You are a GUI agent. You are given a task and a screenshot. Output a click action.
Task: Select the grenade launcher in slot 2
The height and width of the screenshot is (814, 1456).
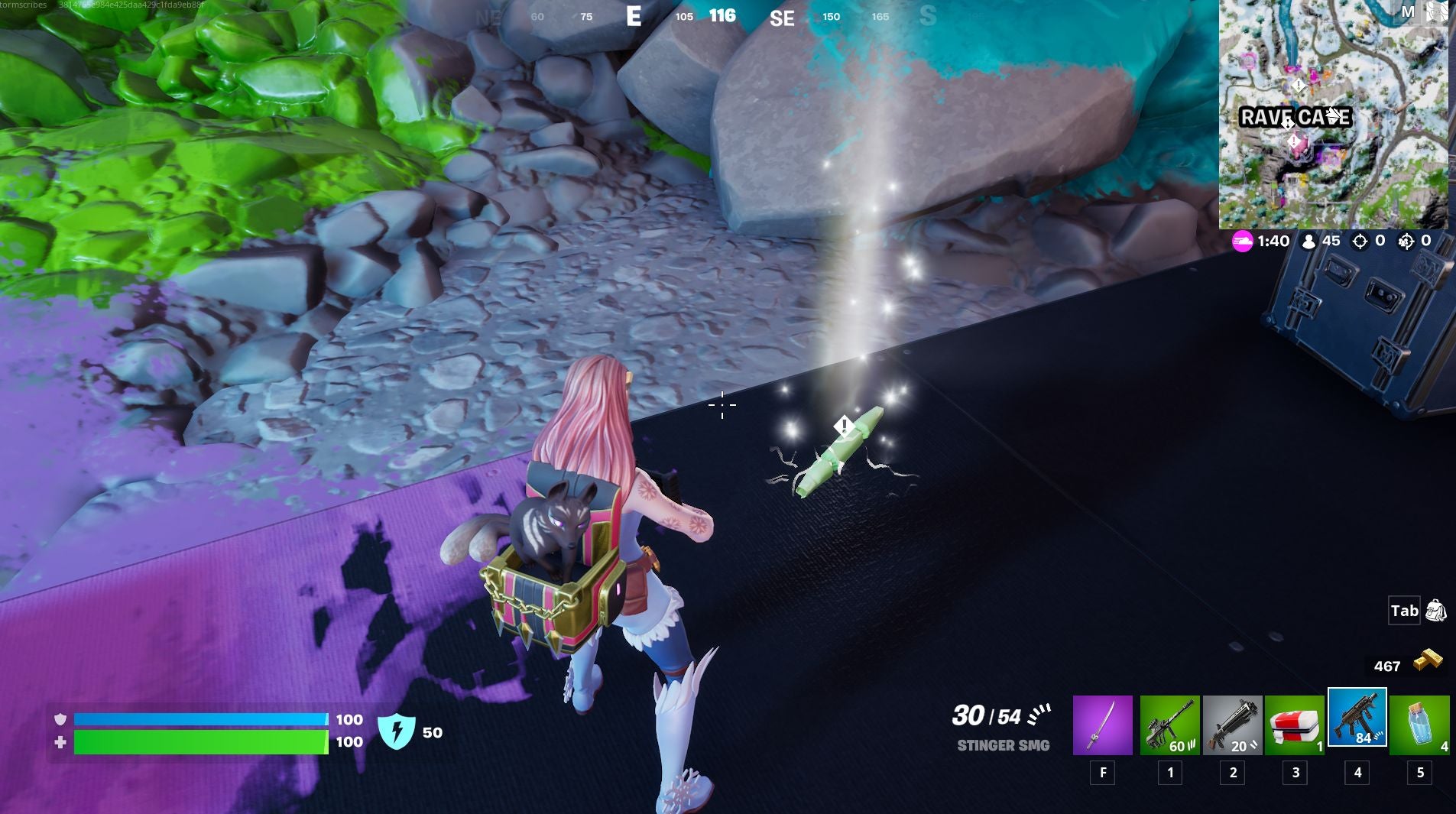click(x=1233, y=725)
